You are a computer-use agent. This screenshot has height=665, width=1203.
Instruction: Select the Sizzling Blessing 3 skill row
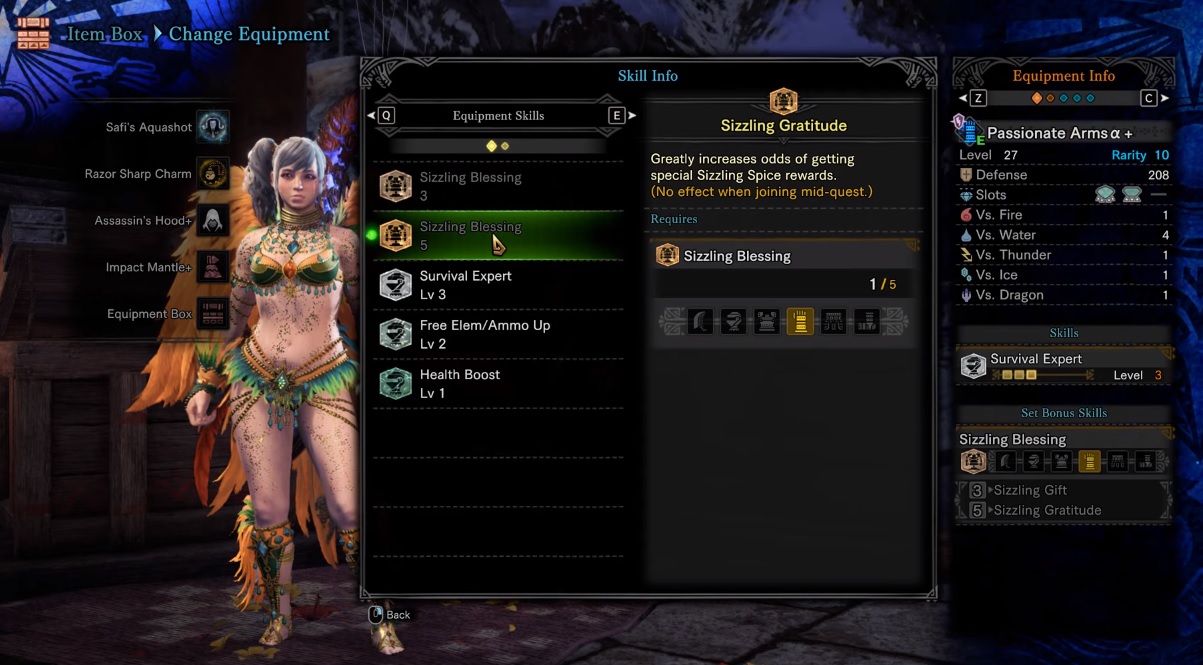[498, 187]
